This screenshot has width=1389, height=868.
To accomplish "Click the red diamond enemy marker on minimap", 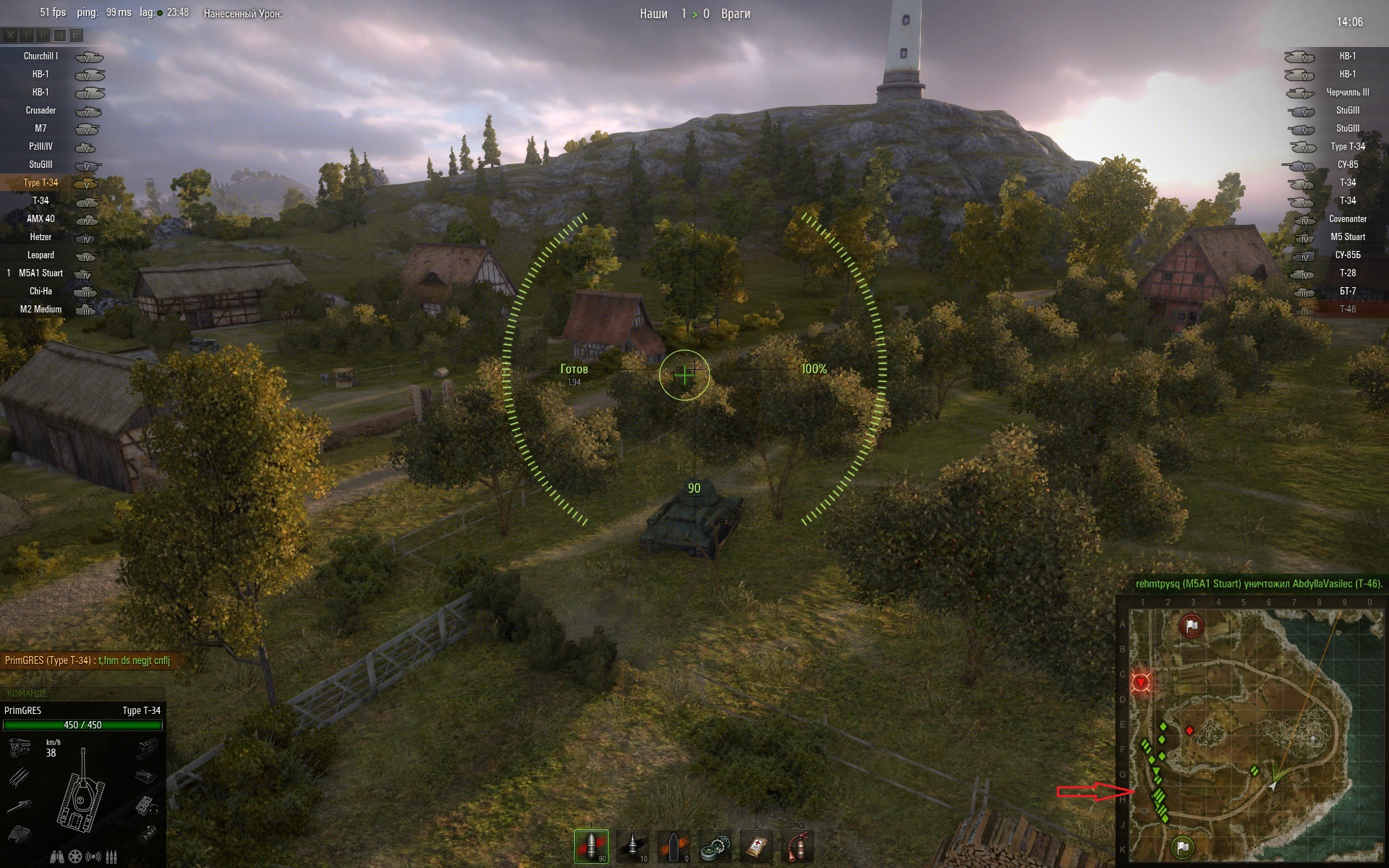I will tap(1189, 731).
